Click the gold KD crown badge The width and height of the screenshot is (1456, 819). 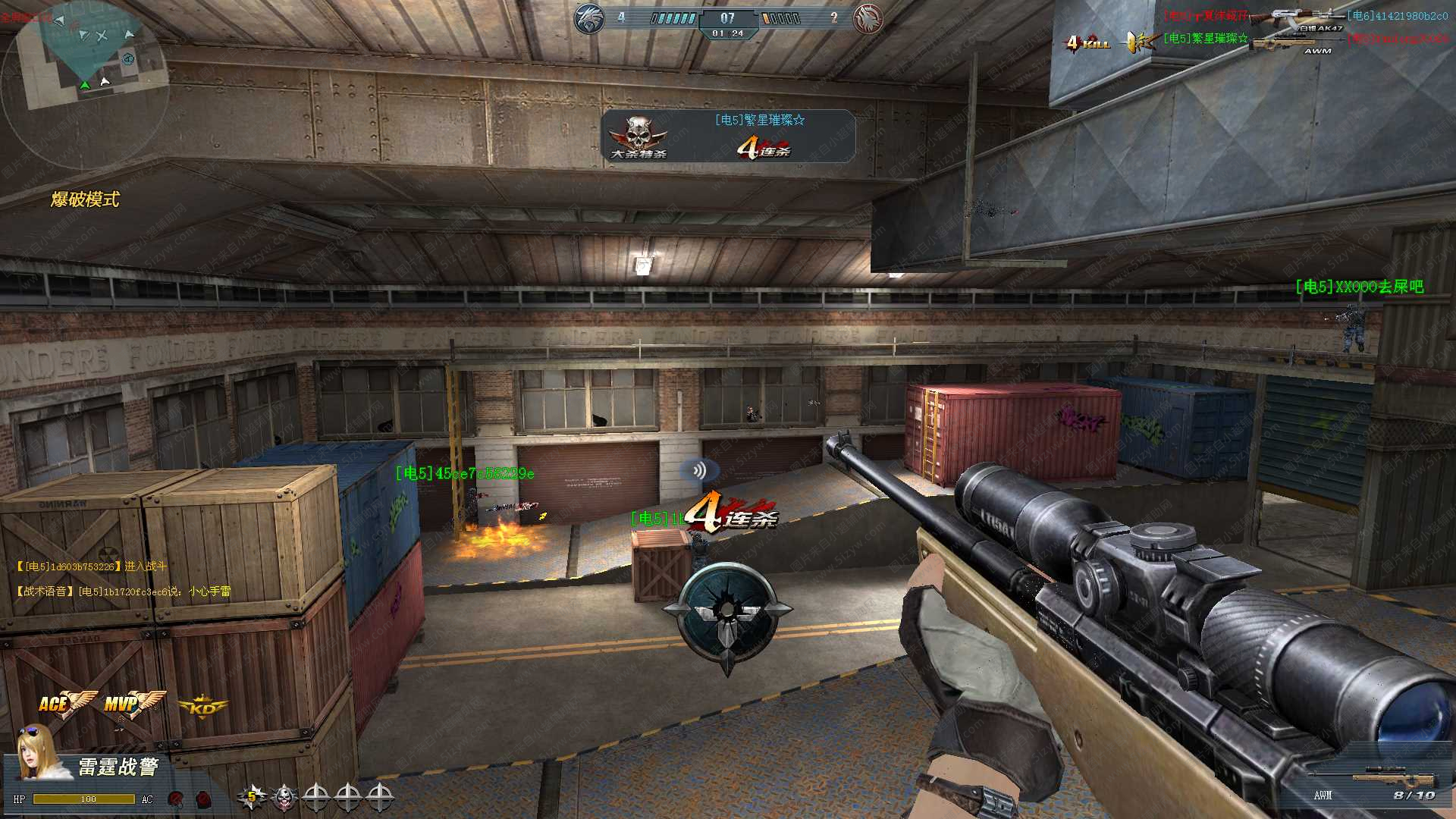click(202, 708)
